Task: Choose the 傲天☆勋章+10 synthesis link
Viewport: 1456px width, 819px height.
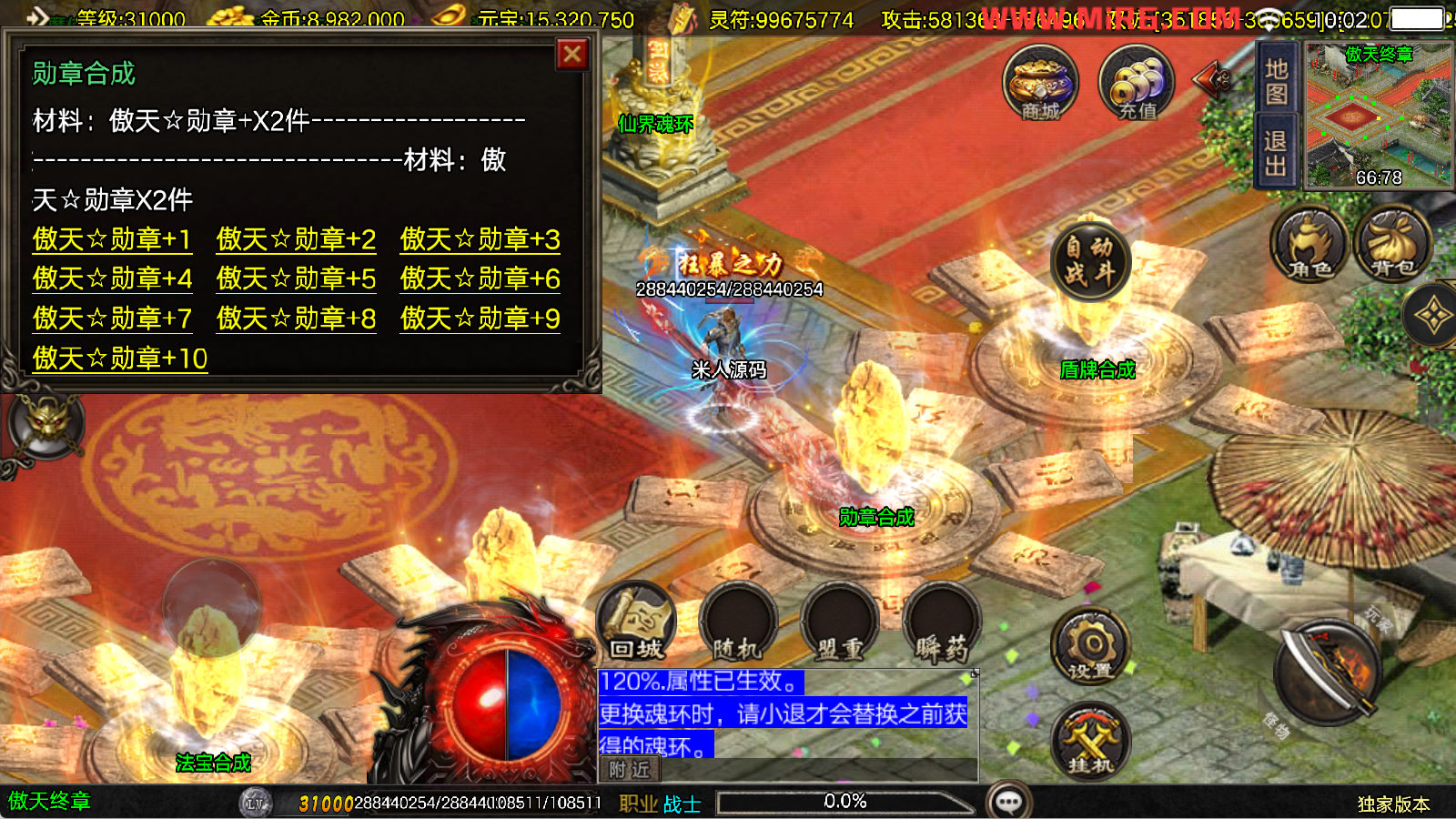Action: click(120, 359)
